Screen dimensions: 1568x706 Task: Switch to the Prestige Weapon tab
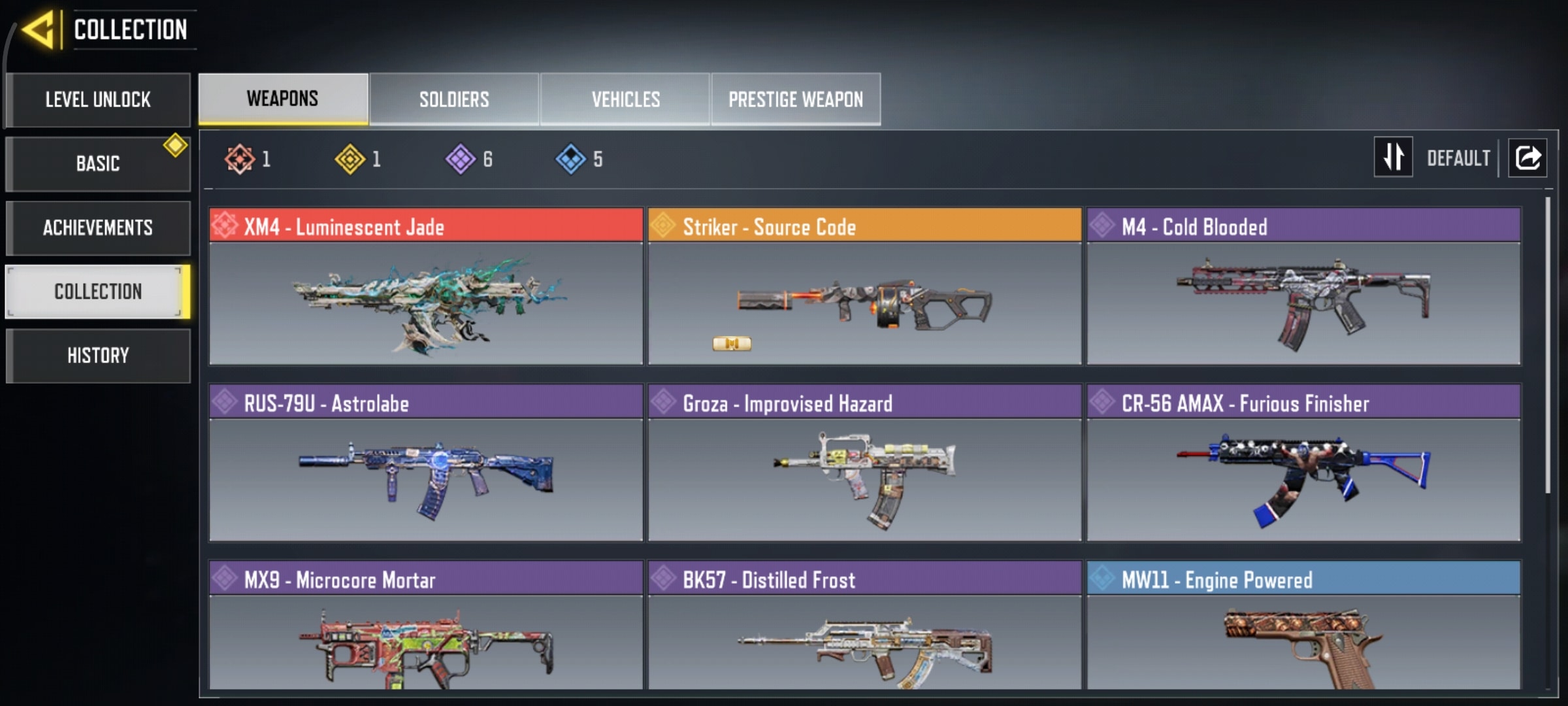[796, 99]
